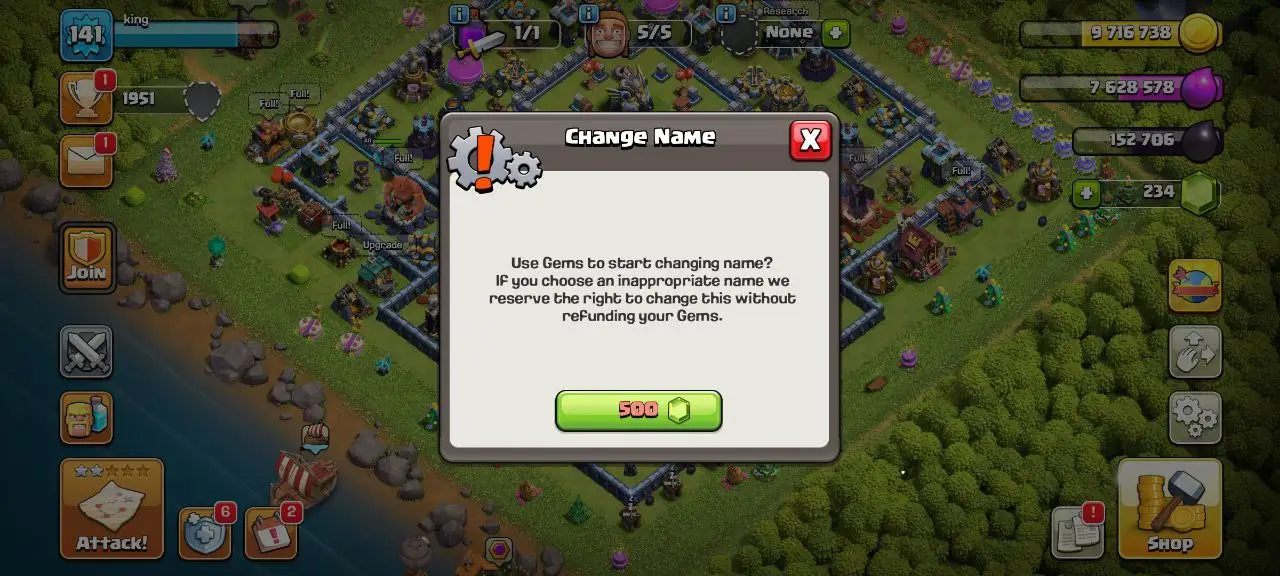1280x576 pixels.
Task: Tap the Attack! map button
Action: tap(111, 508)
